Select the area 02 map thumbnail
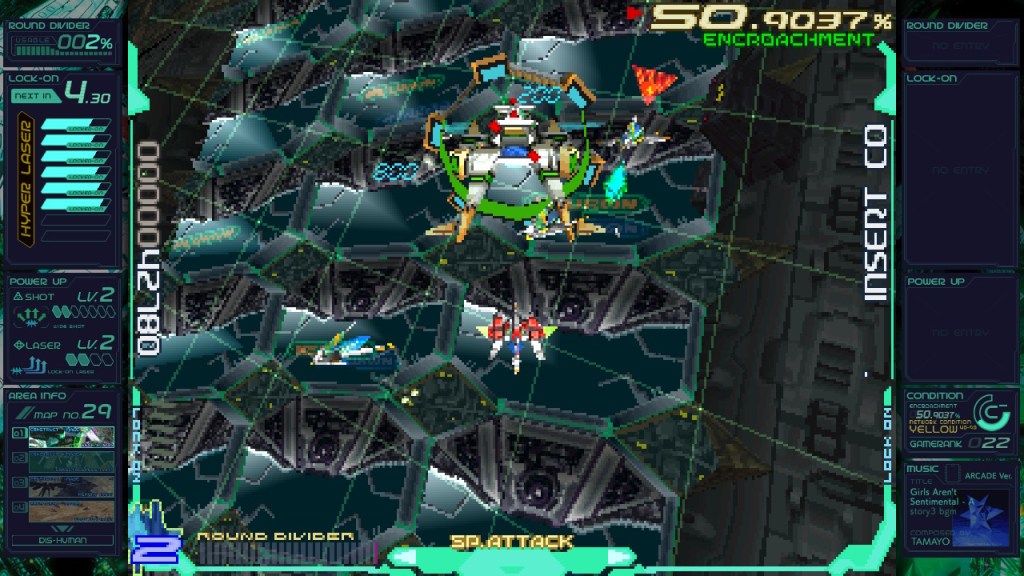 (x=70, y=462)
